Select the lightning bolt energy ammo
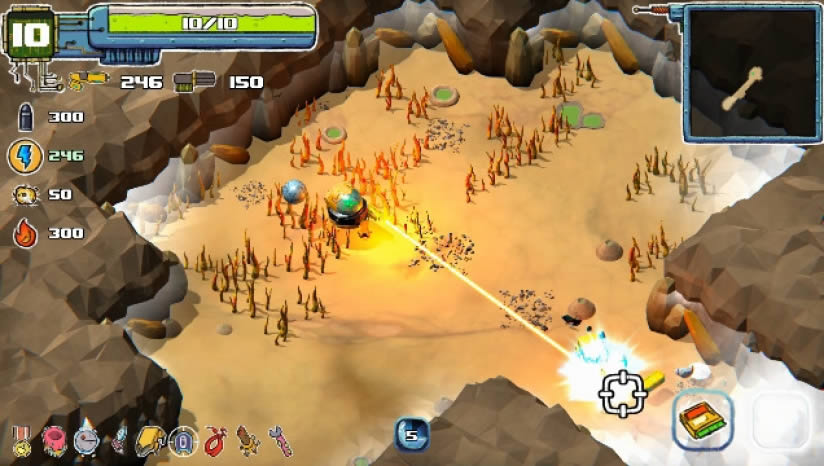Image resolution: width=824 pixels, height=466 pixels. click(24, 156)
